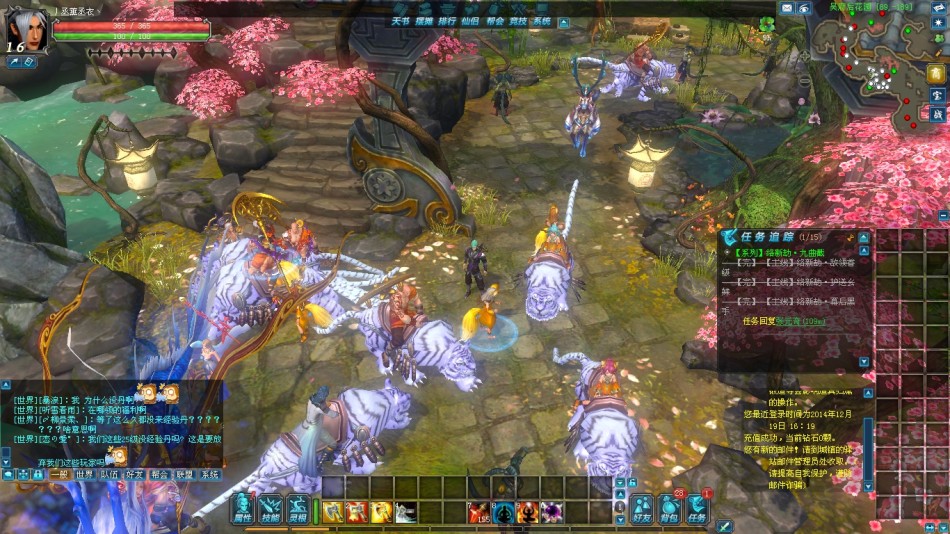Image resolution: width=950 pixels, height=534 pixels.
Task: Open the 灵根 spirit root panel
Action: pyautogui.click(x=299, y=510)
